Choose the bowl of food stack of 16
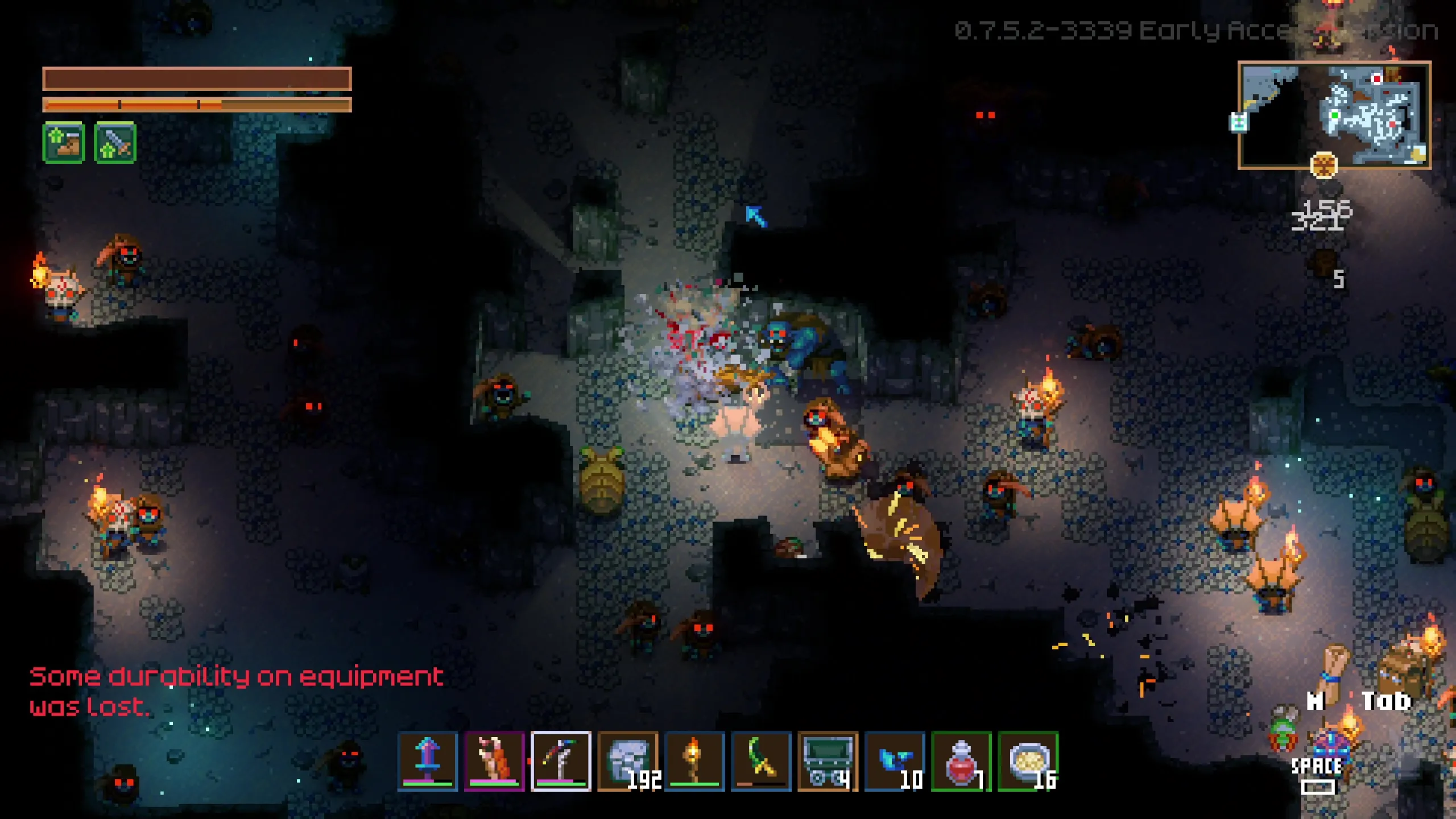 point(1028,761)
